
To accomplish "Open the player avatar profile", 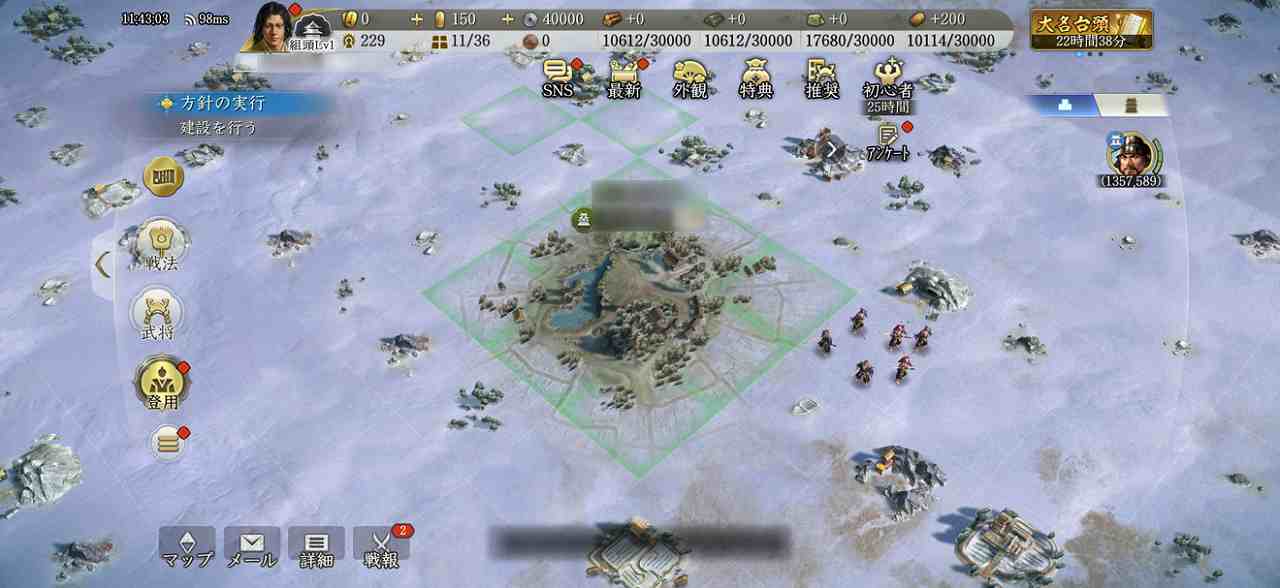I will [269, 25].
